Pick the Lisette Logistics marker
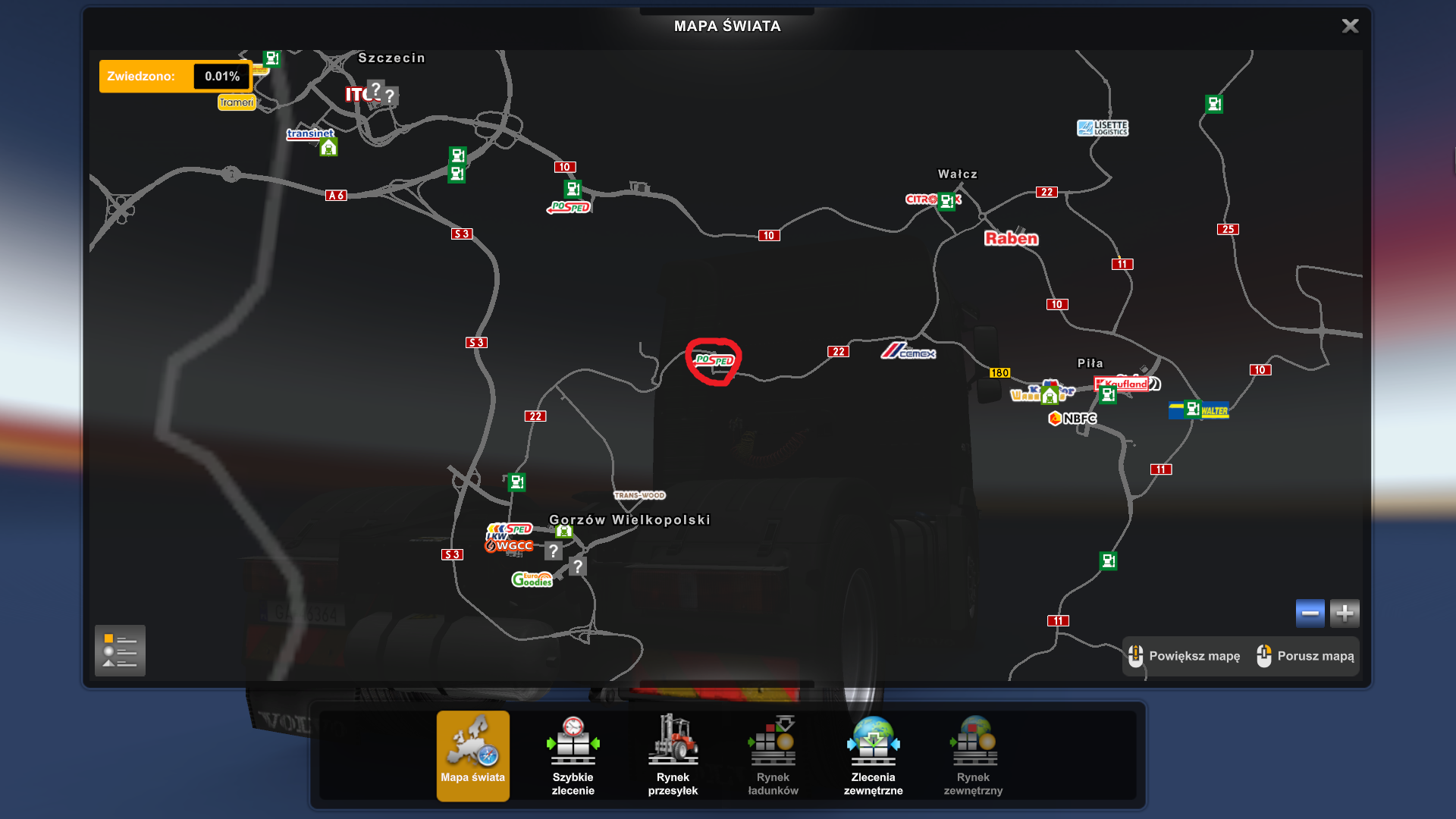 point(1103,128)
